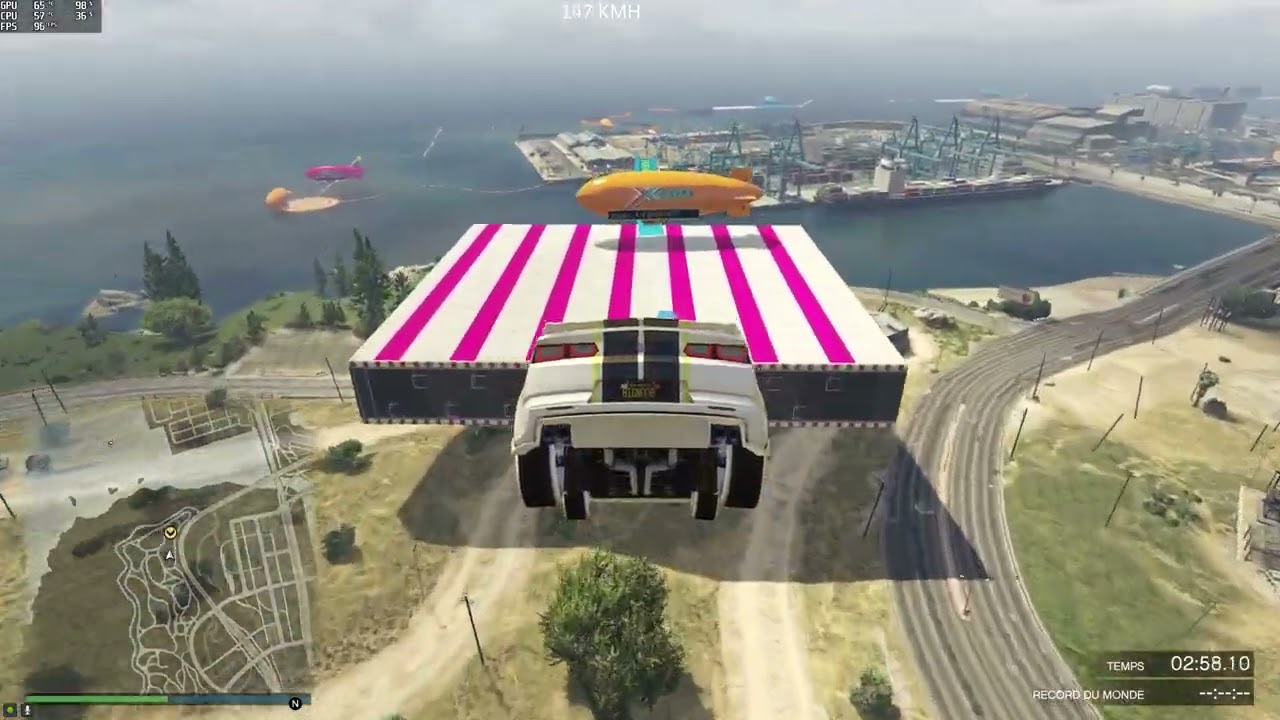Image resolution: width=1280 pixels, height=720 pixels.
Task: Click the N compass indicator beside the minimap
Action: pyautogui.click(x=294, y=703)
